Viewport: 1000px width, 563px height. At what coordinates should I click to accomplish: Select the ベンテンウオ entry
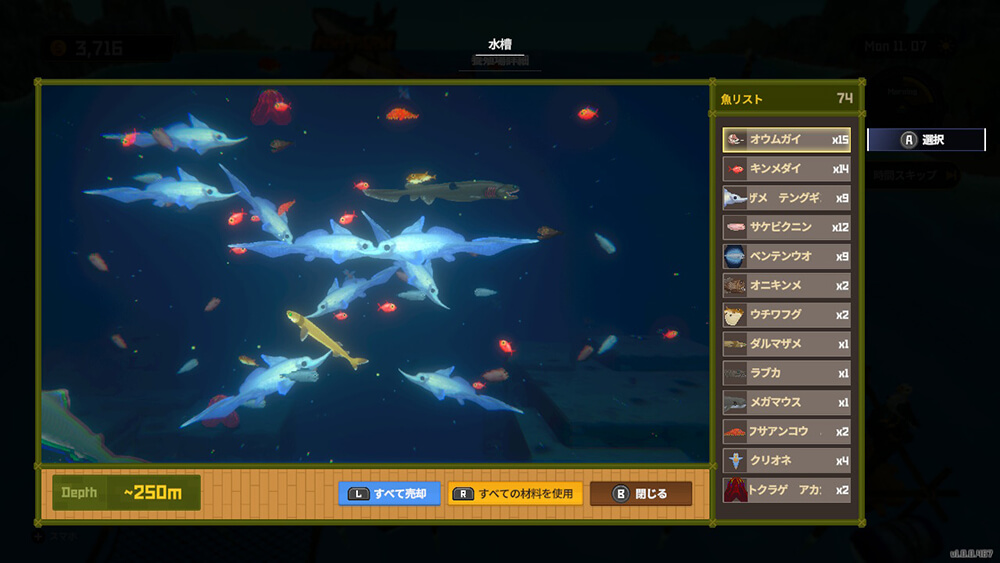click(786, 256)
